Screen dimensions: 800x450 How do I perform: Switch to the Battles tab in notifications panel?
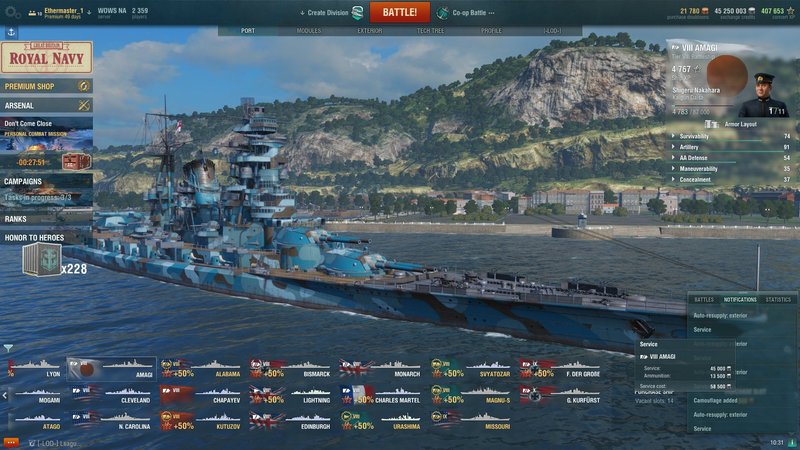(x=704, y=299)
